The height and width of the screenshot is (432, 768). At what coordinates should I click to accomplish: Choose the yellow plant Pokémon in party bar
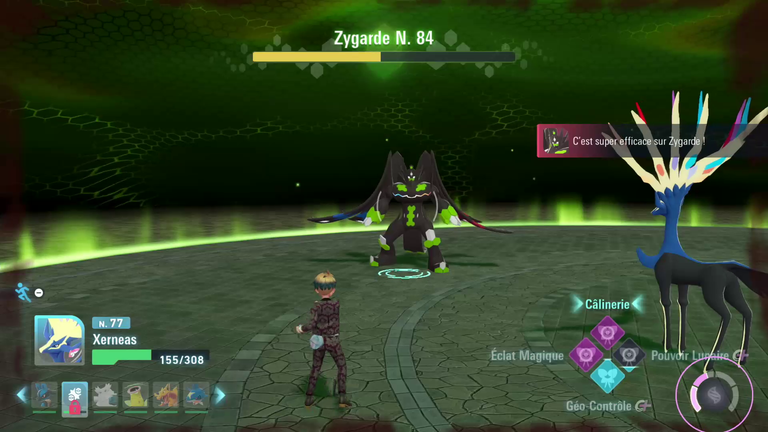coord(135,396)
